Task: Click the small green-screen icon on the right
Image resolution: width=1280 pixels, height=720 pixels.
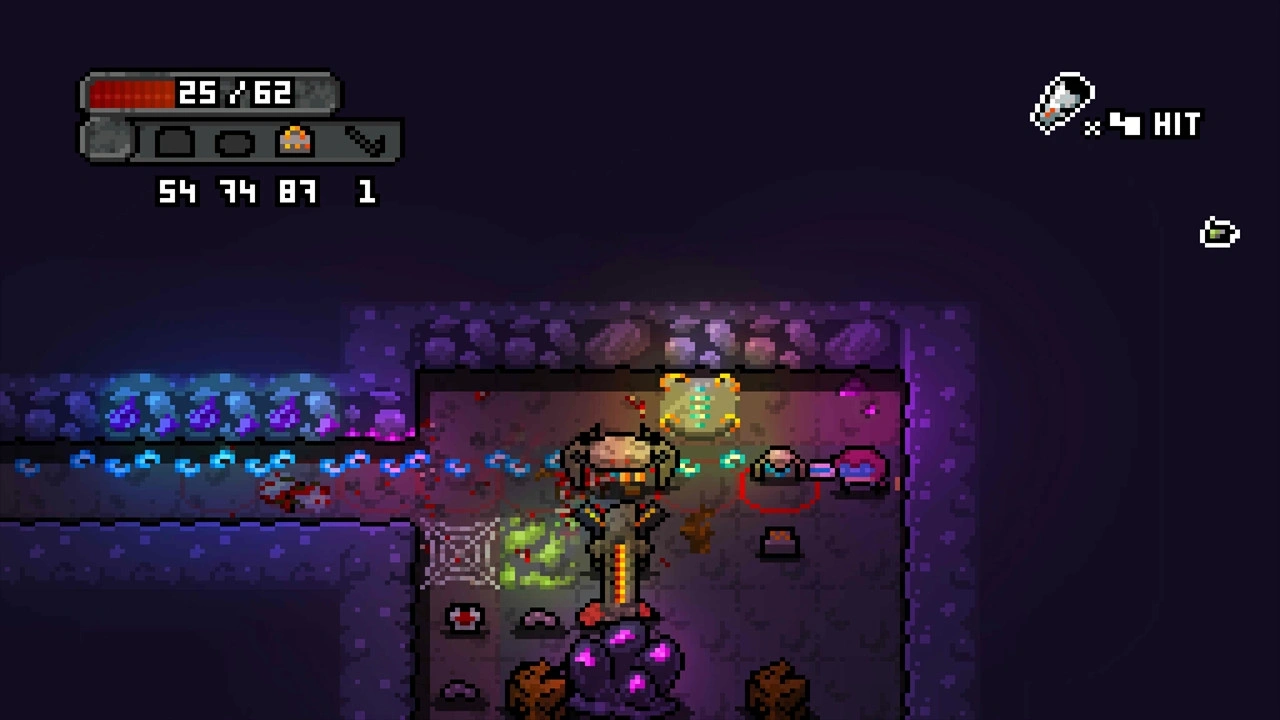Action: point(1219,233)
